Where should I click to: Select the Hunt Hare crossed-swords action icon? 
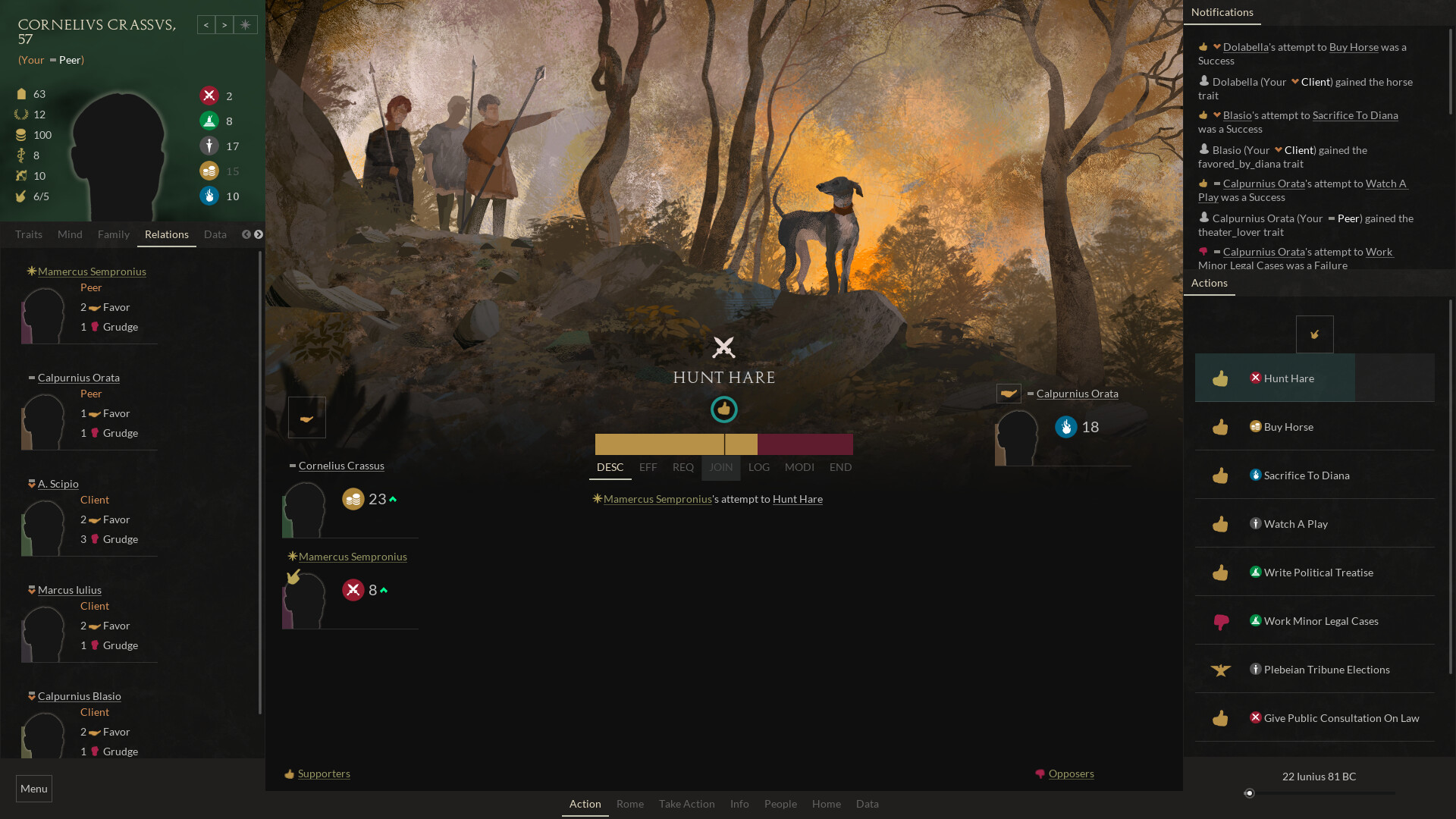(x=1257, y=378)
